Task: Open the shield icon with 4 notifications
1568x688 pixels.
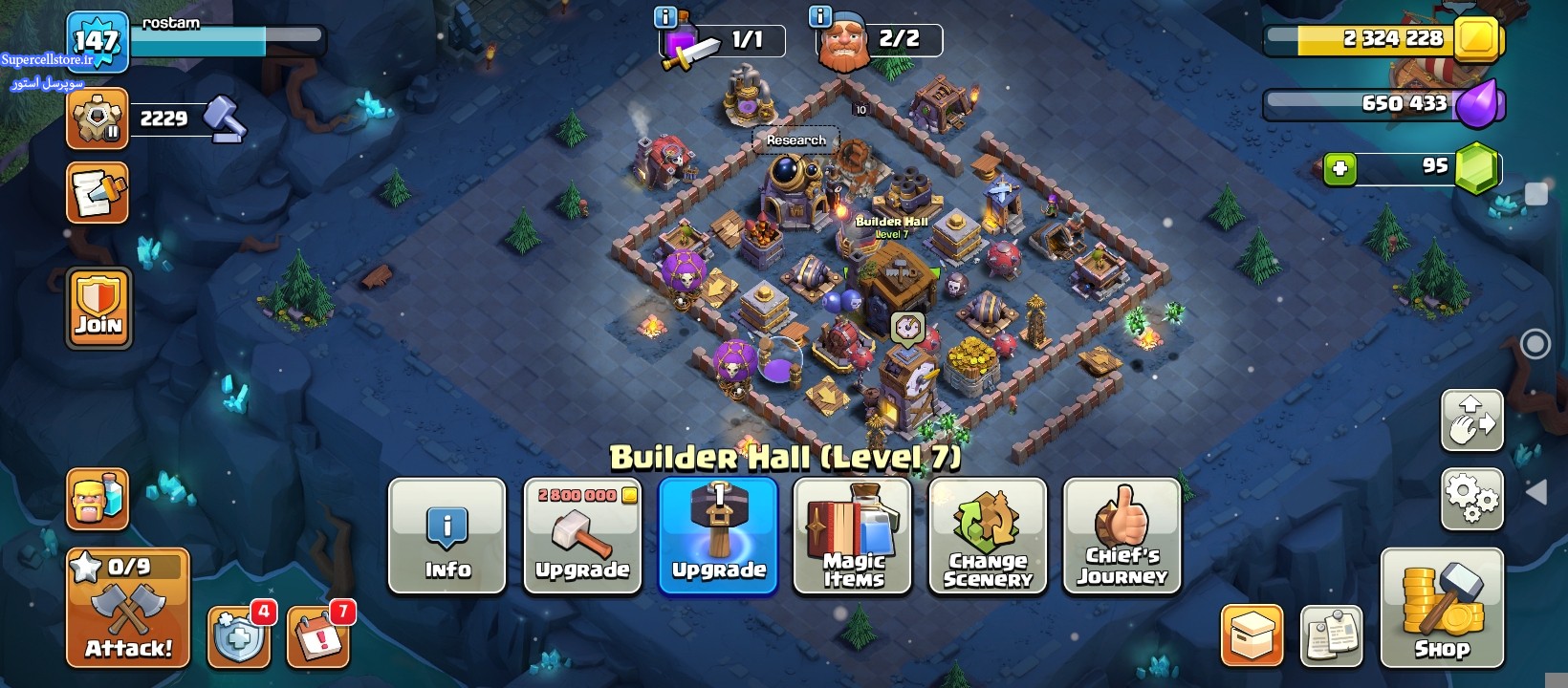Action: pos(238,635)
